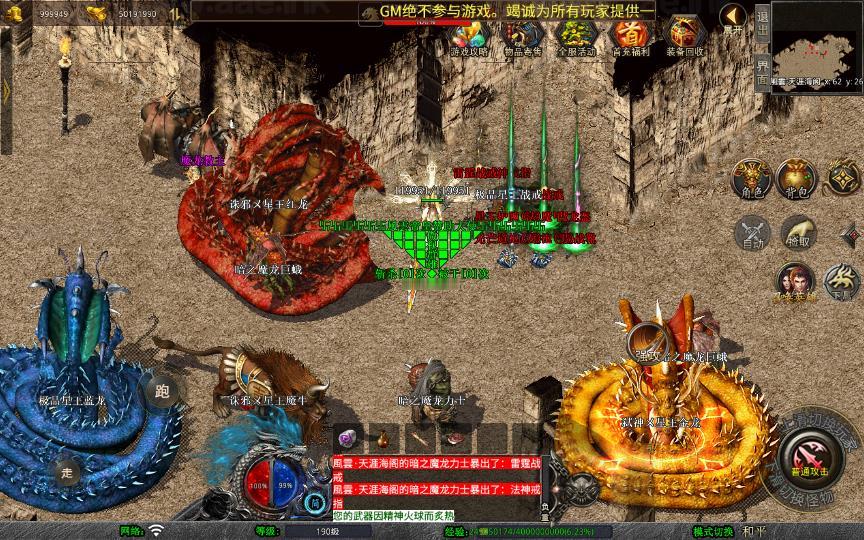Select the 走 walk movement button
The height and width of the screenshot is (540, 864).
(x=67, y=471)
